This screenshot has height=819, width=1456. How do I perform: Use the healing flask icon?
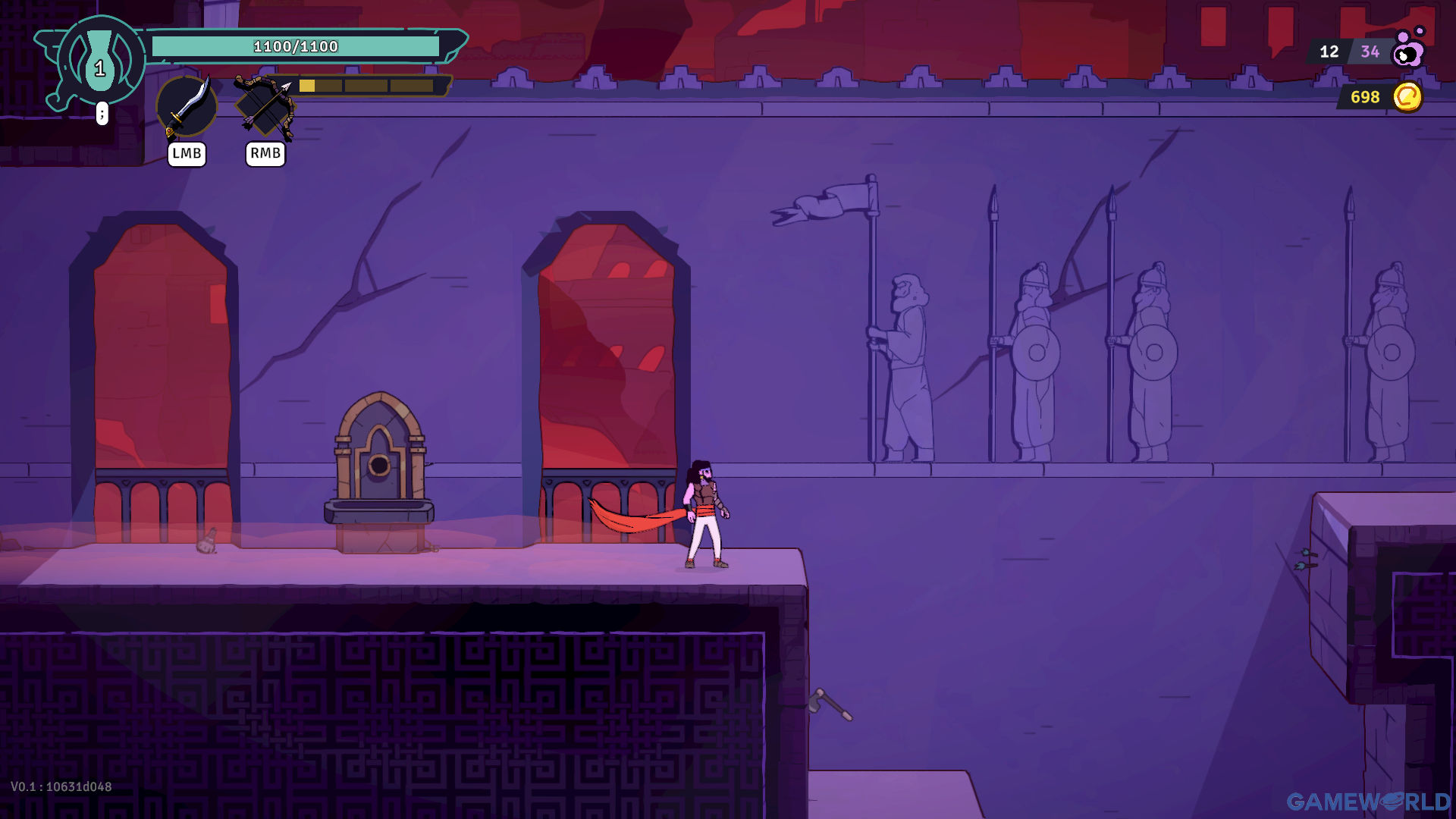pos(100,61)
